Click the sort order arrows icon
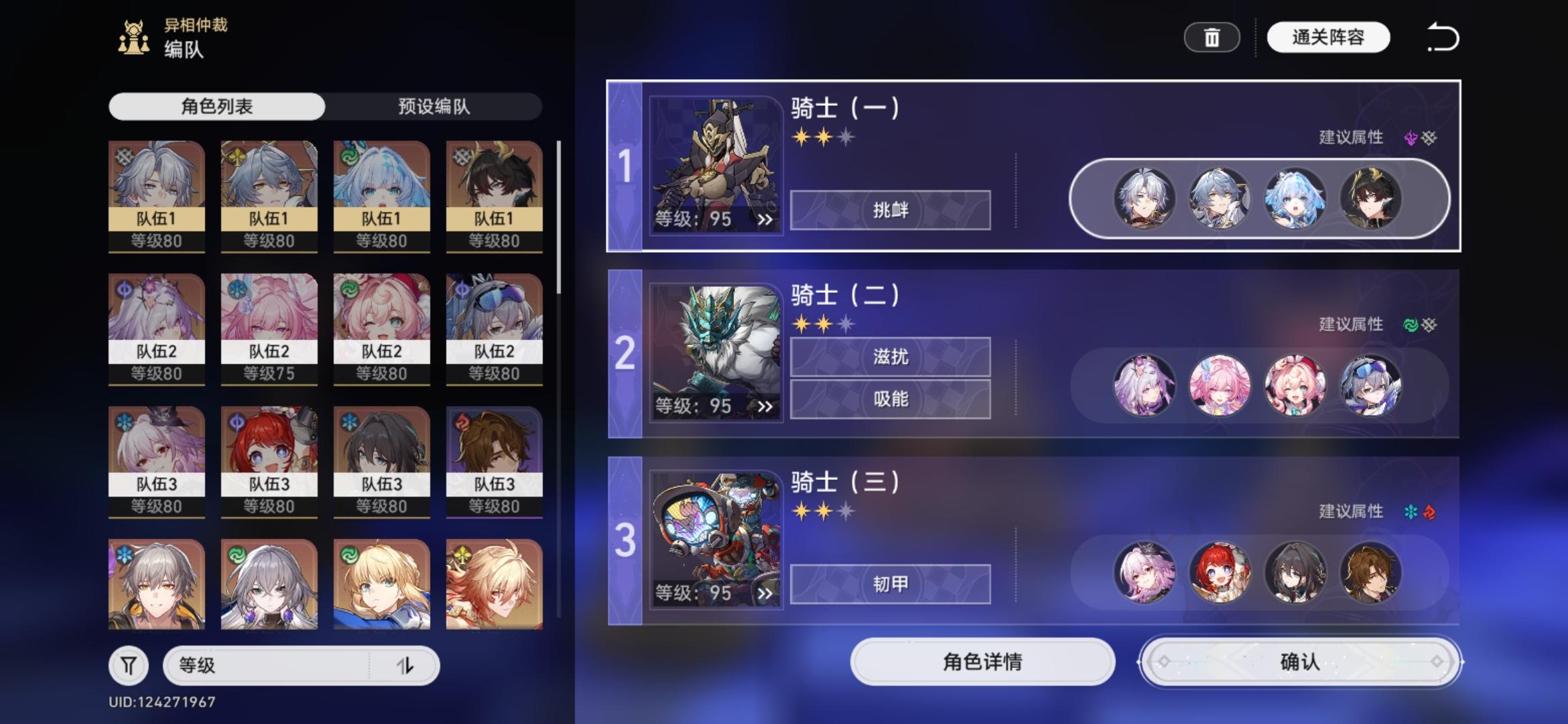Viewport: 1568px width, 724px height. [407, 666]
